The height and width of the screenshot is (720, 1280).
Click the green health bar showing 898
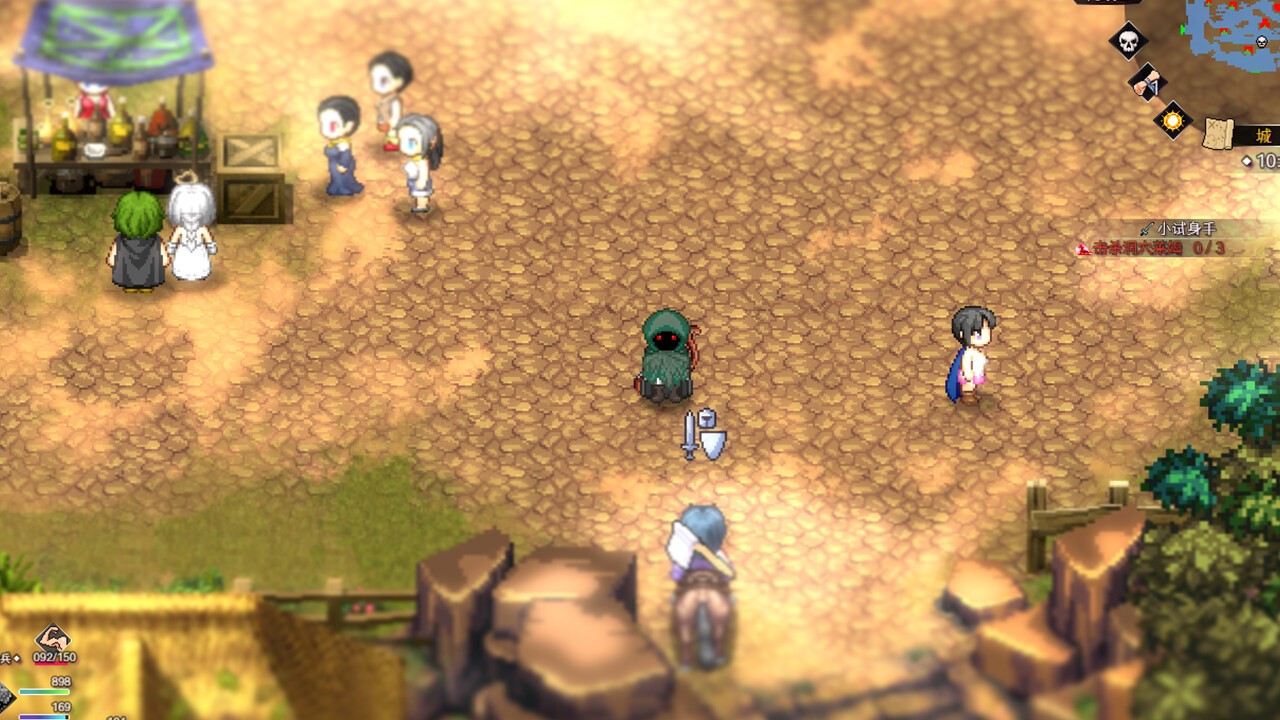44,691
